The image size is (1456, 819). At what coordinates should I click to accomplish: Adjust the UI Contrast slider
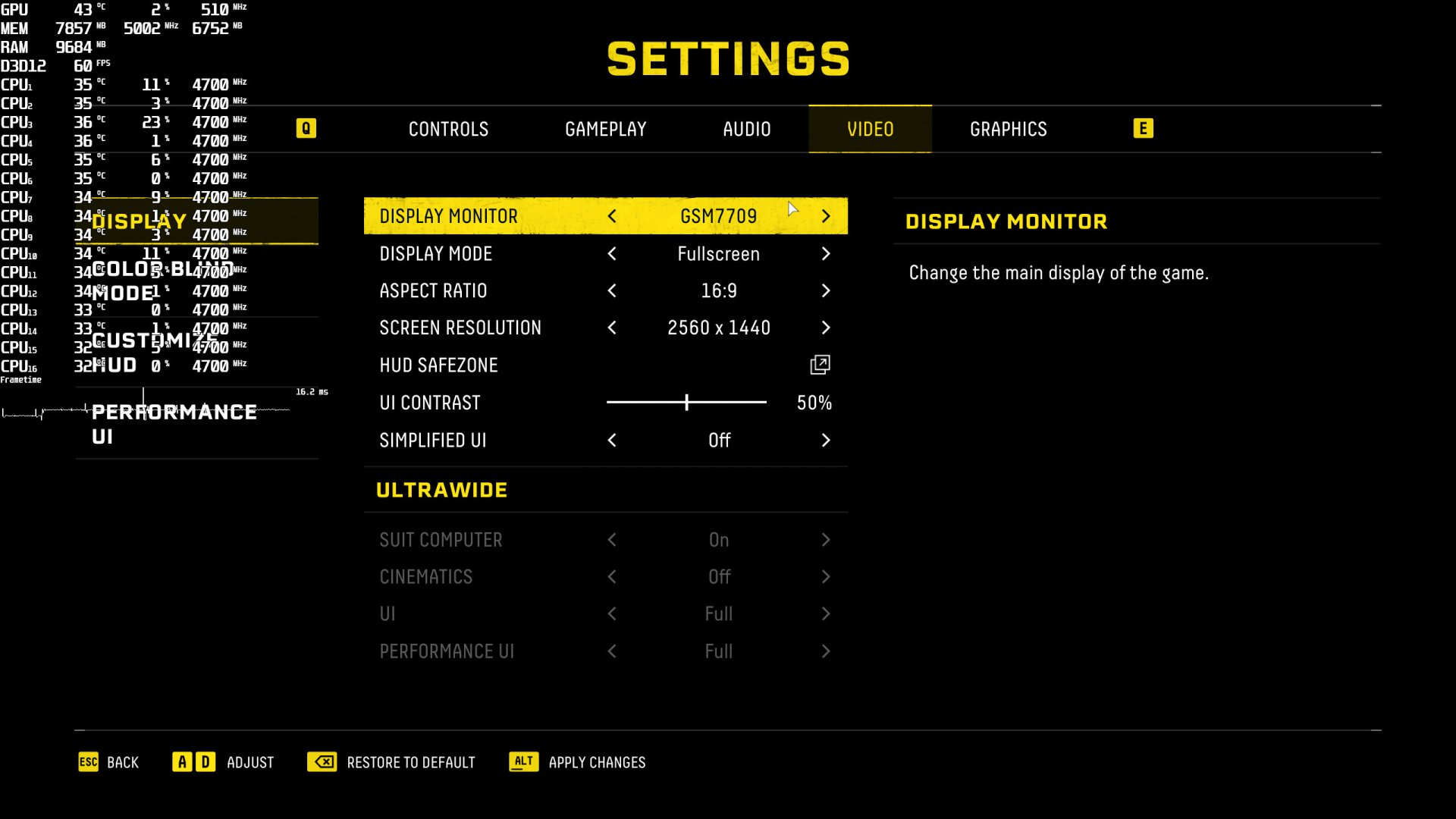pos(686,402)
